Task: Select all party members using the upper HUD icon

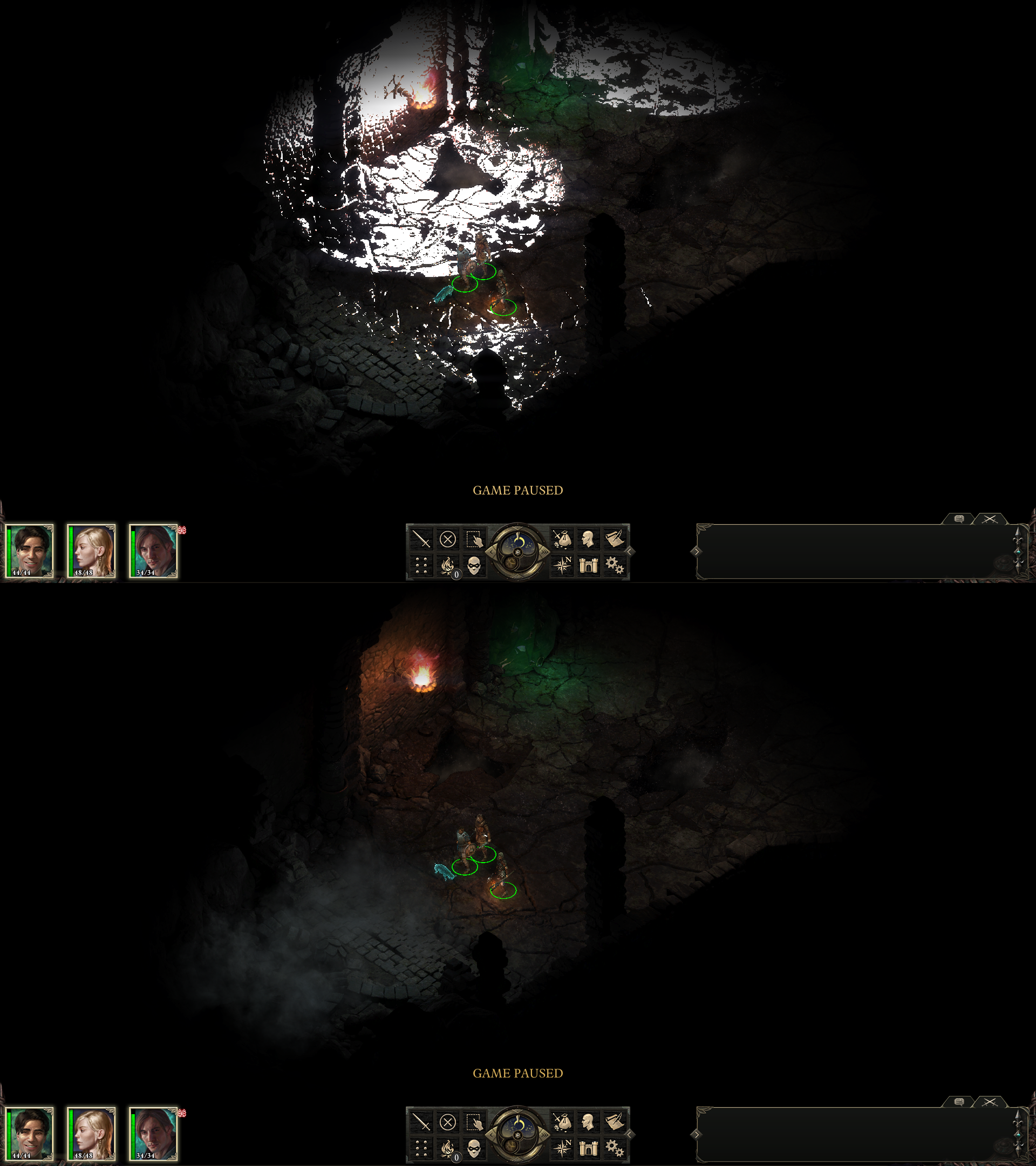Action: click(x=474, y=539)
